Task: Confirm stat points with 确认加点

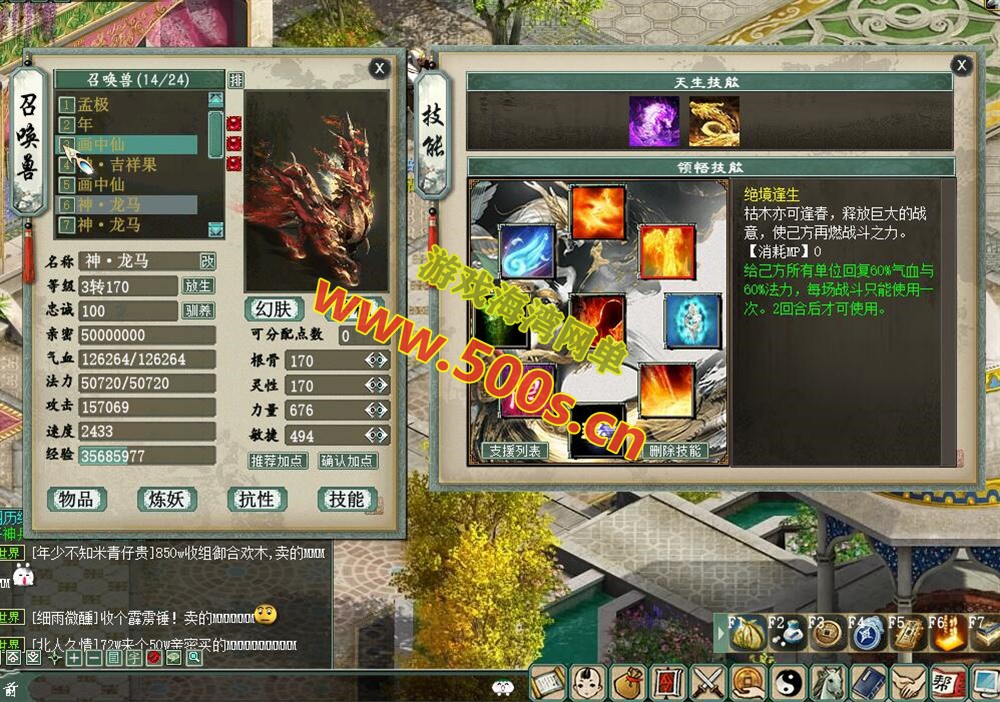Action: (x=347, y=461)
